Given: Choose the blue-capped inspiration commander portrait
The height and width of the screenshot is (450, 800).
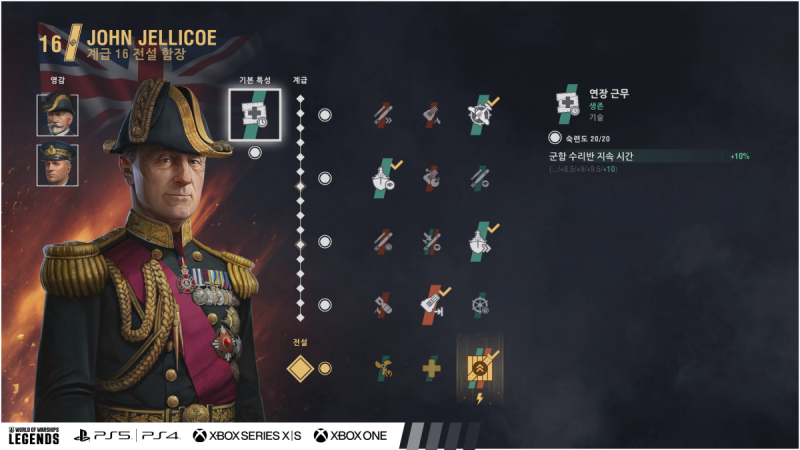Looking at the screenshot, I should coord(58,165).
